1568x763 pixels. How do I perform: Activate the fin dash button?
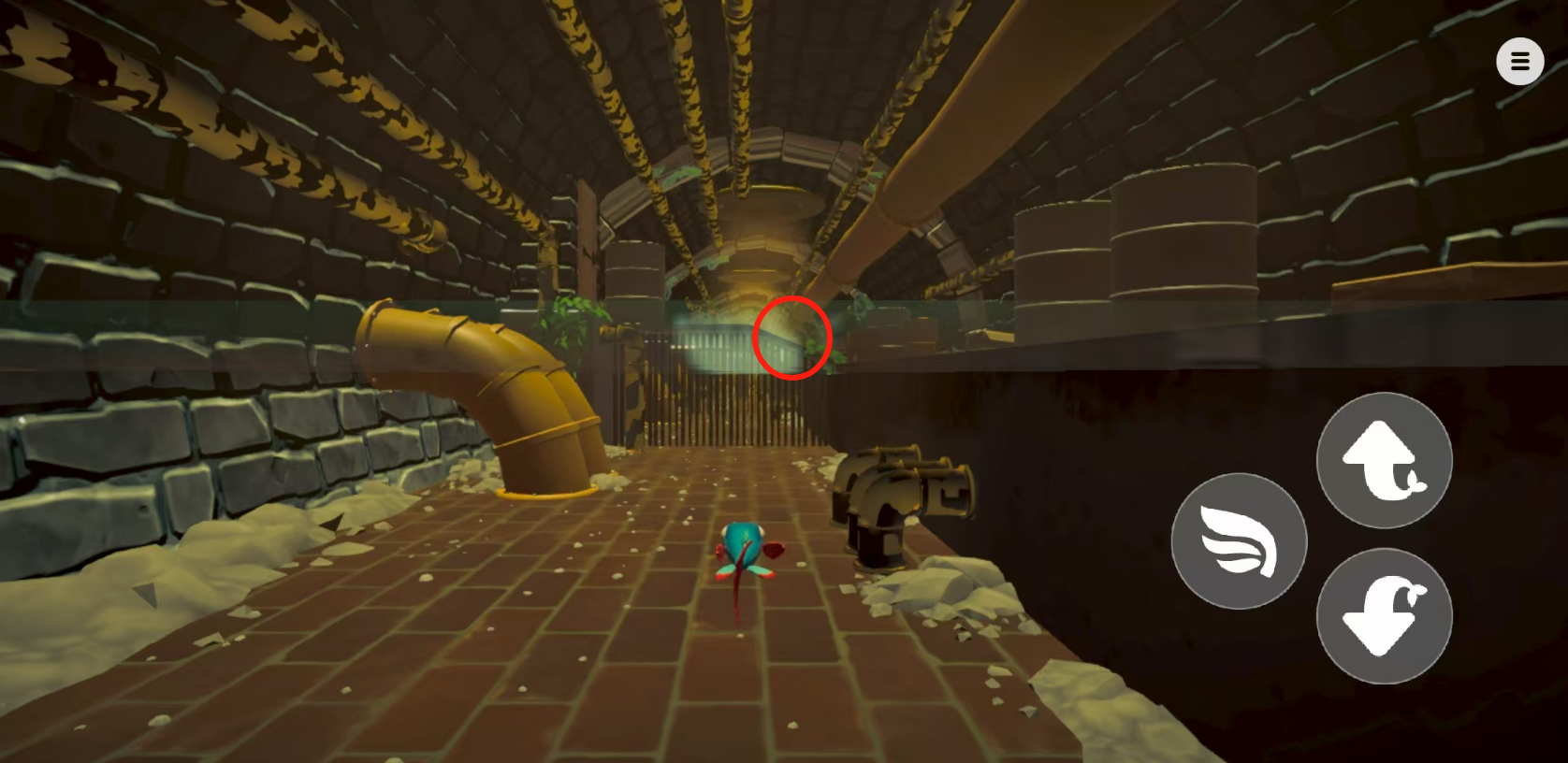(x=1239, y=541)
